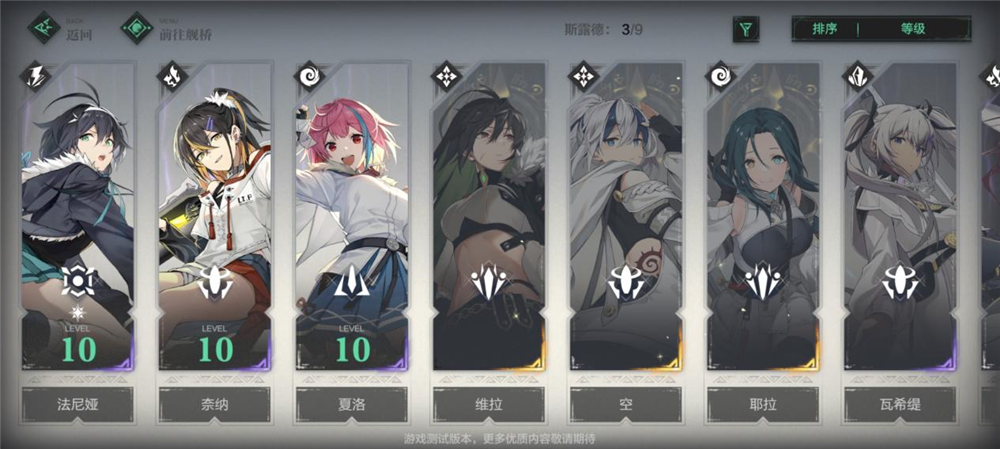This screenshot has width=1000, height=449.
Task: Select the 维拉 character card
Action: (x=488, y=220)
